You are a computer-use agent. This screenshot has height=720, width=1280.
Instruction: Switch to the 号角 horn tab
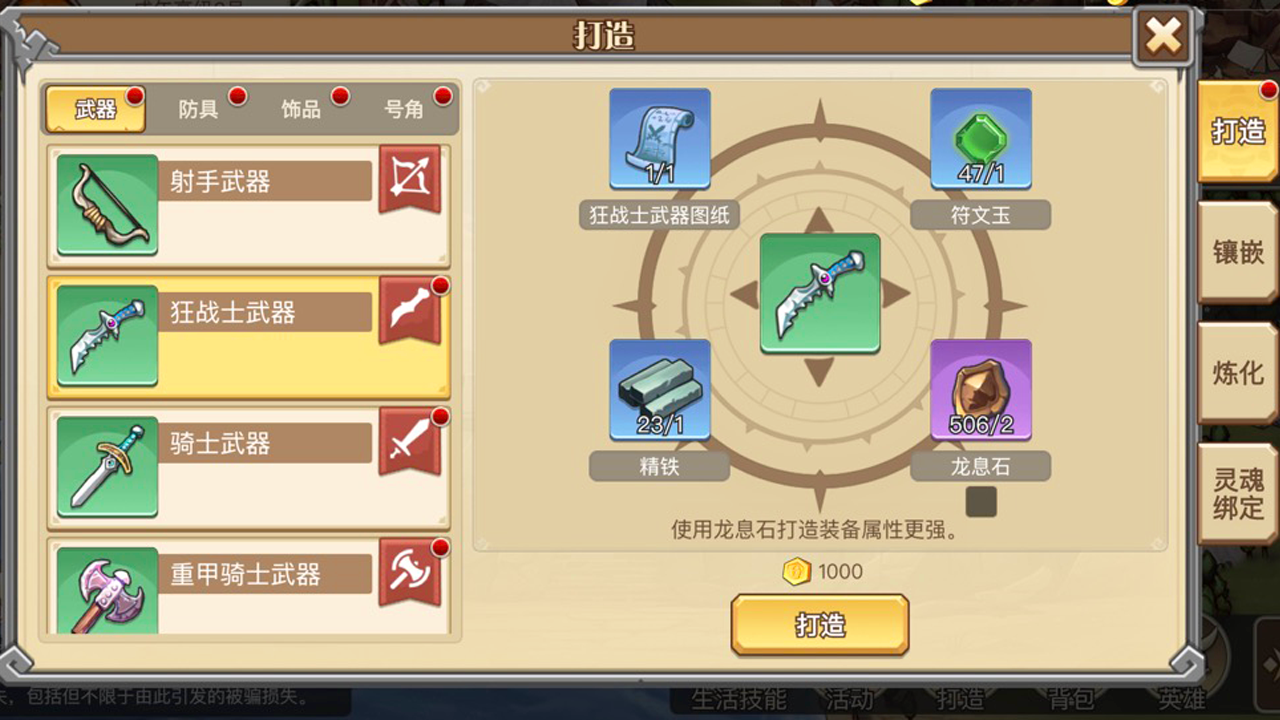pos(405,110)
